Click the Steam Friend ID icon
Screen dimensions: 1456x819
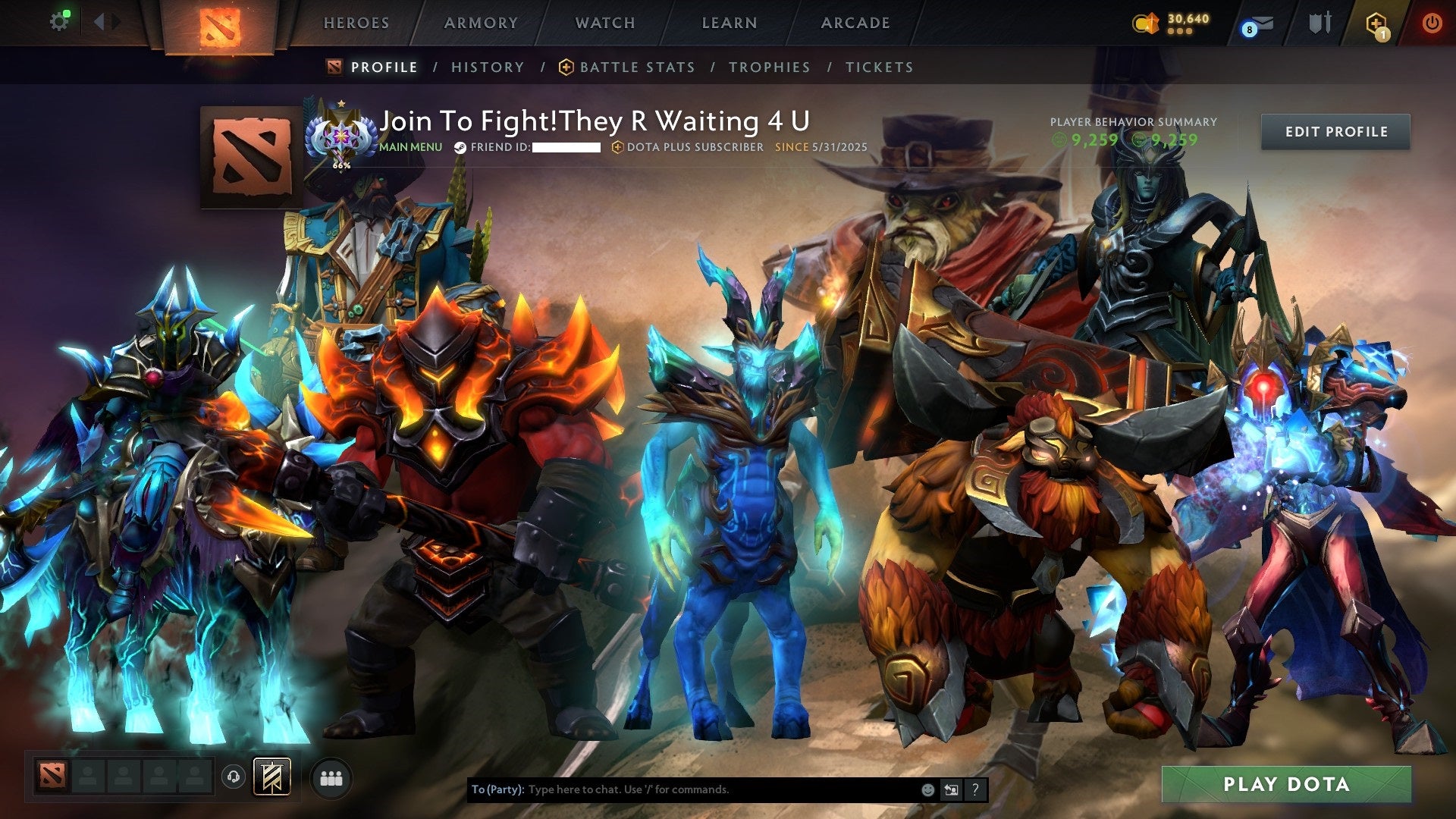460,149
